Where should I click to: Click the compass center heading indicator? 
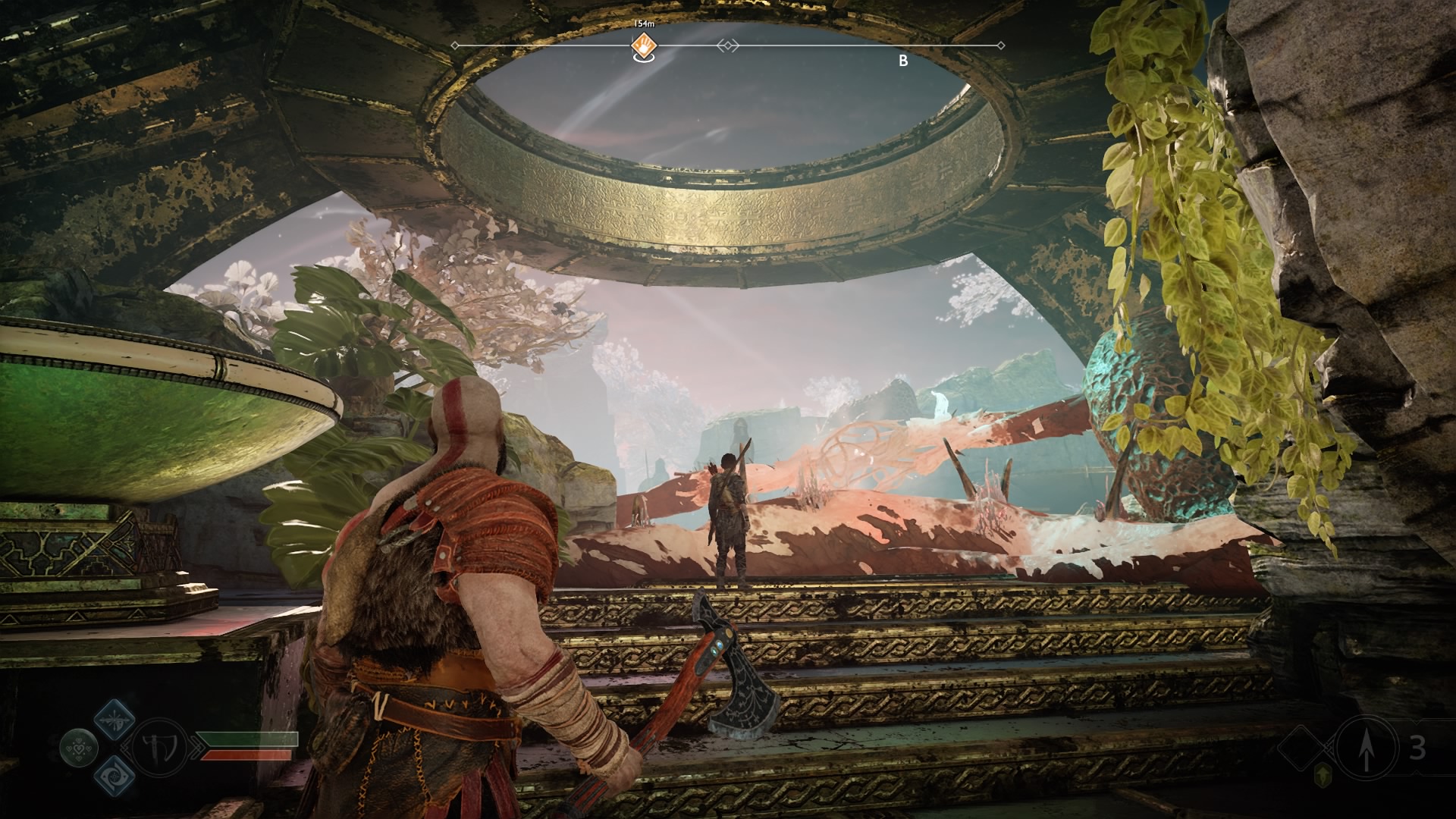(x=727, y=46)
